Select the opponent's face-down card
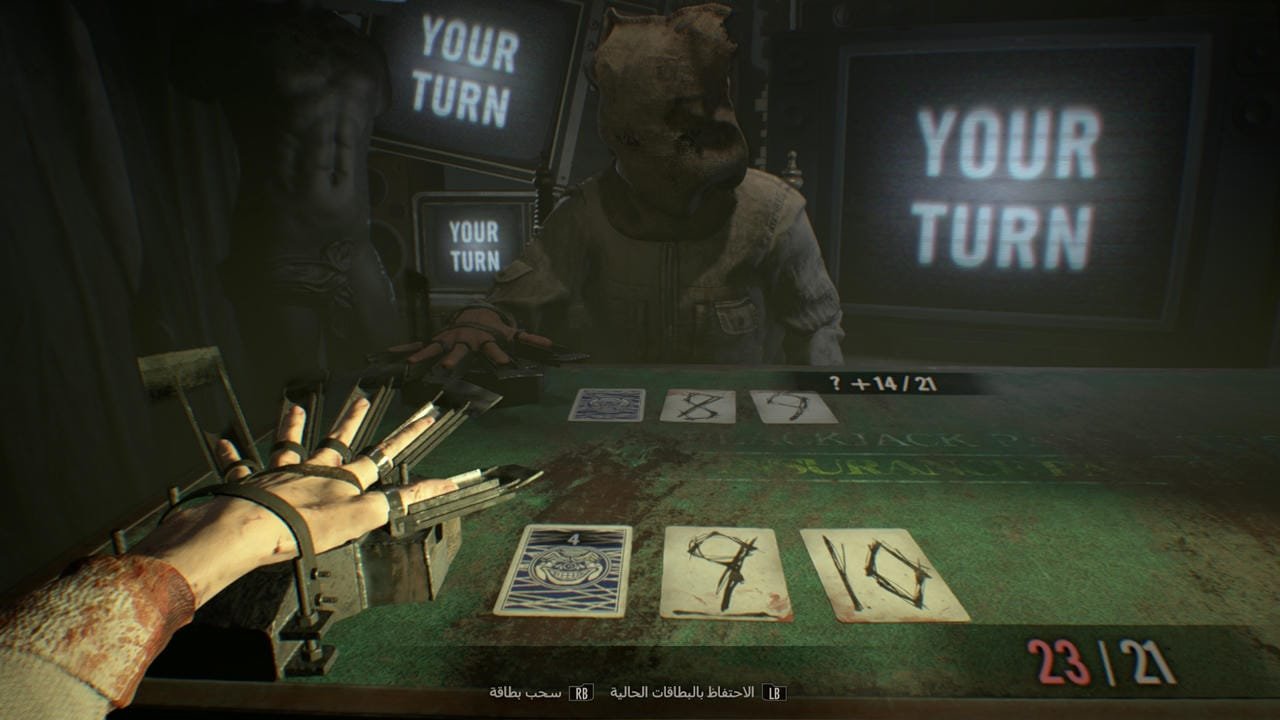 coord(607,404)
